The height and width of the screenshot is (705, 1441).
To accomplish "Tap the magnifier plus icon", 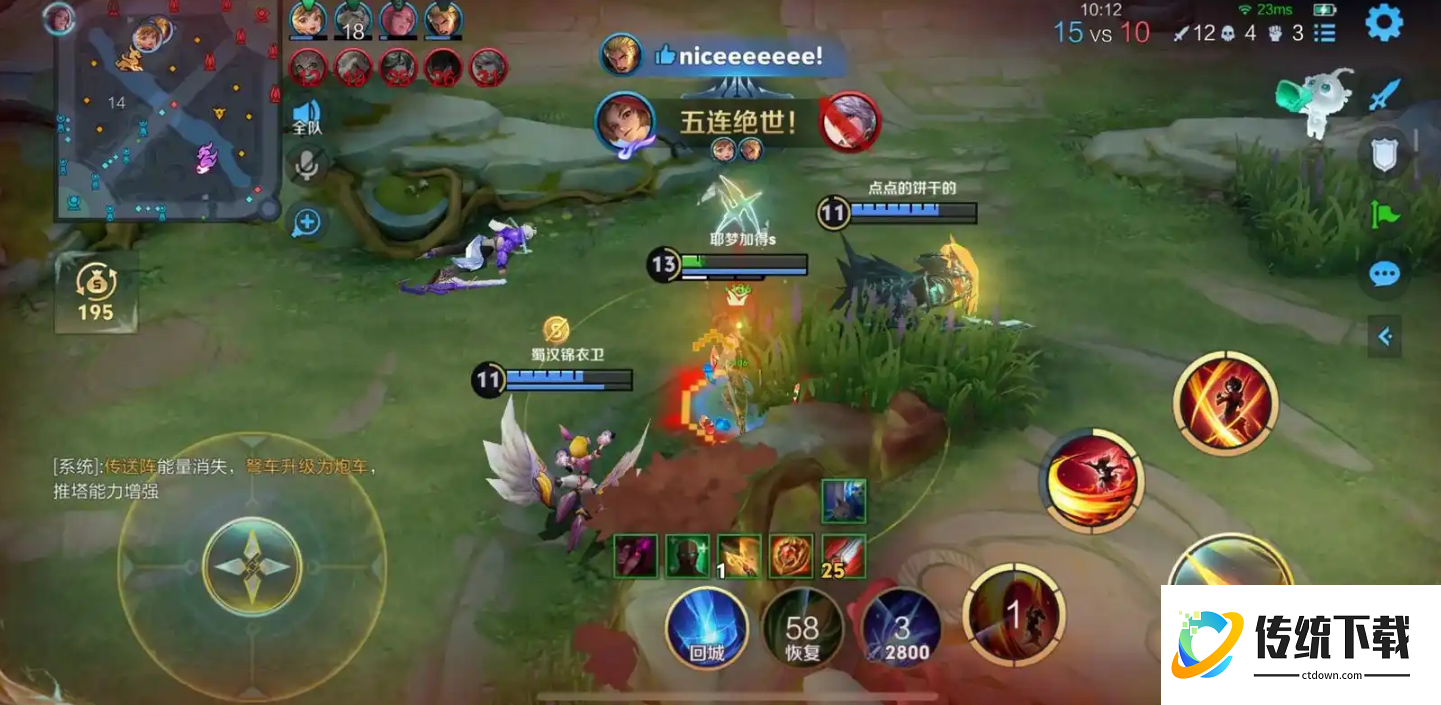I will coord(307,222).
